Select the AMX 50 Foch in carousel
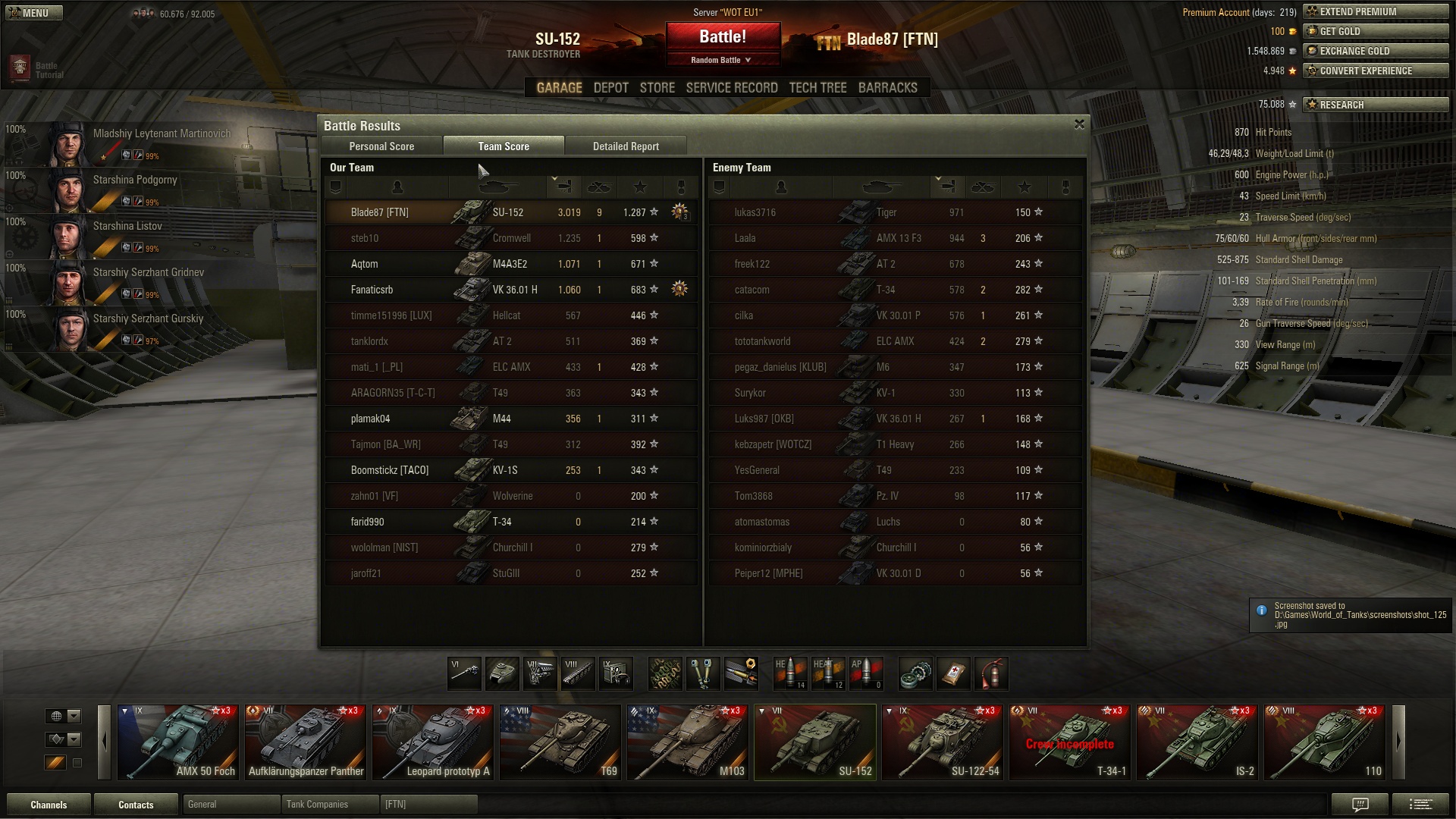Screen dimensions: 1456x819 pyautogui.click(x=178, y=742)
